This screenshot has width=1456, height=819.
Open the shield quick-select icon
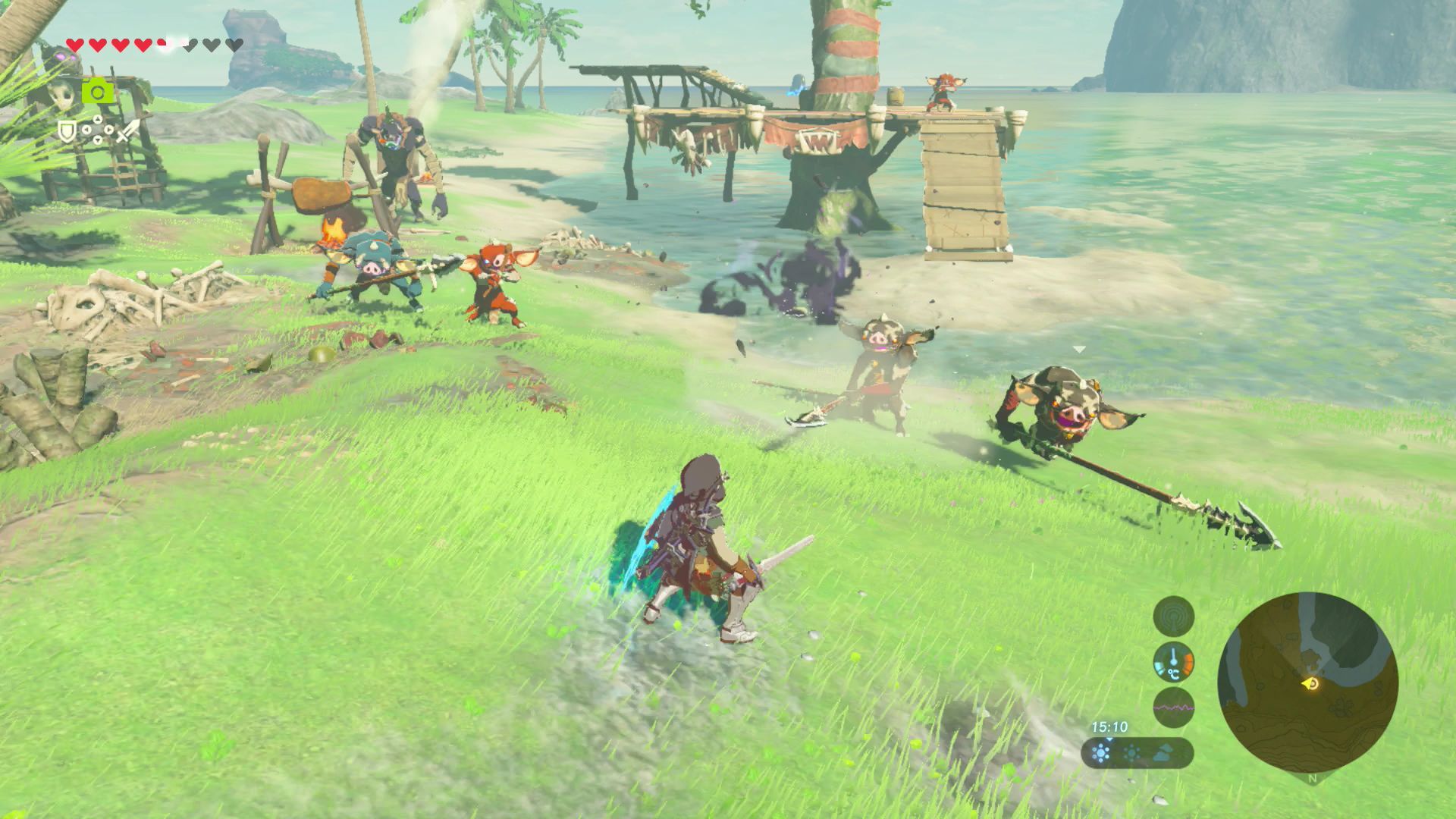(68, 132)
